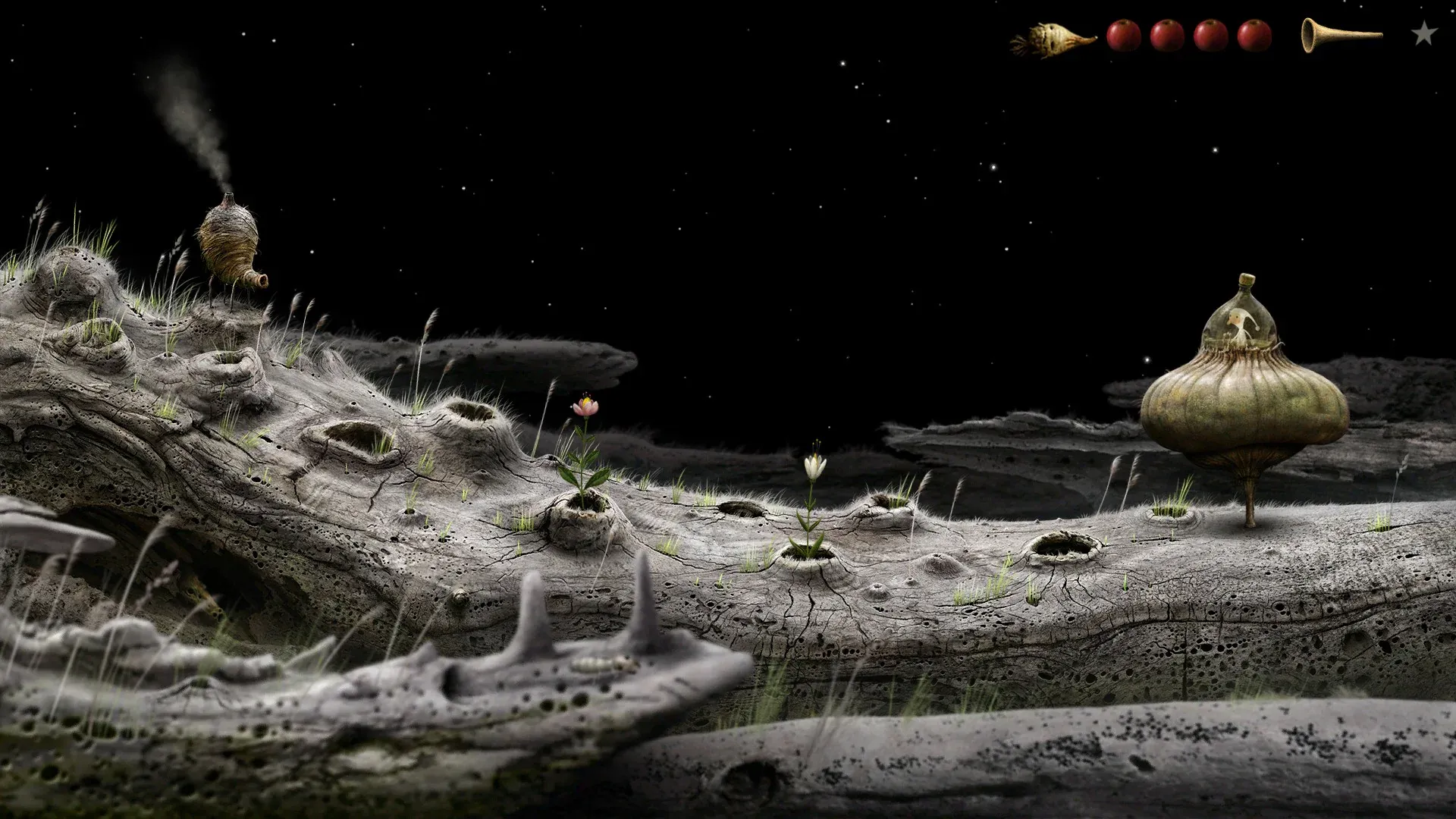Use the horn flute from inventory
This screenshot has height=819, width=1456.
(1340, 34)
